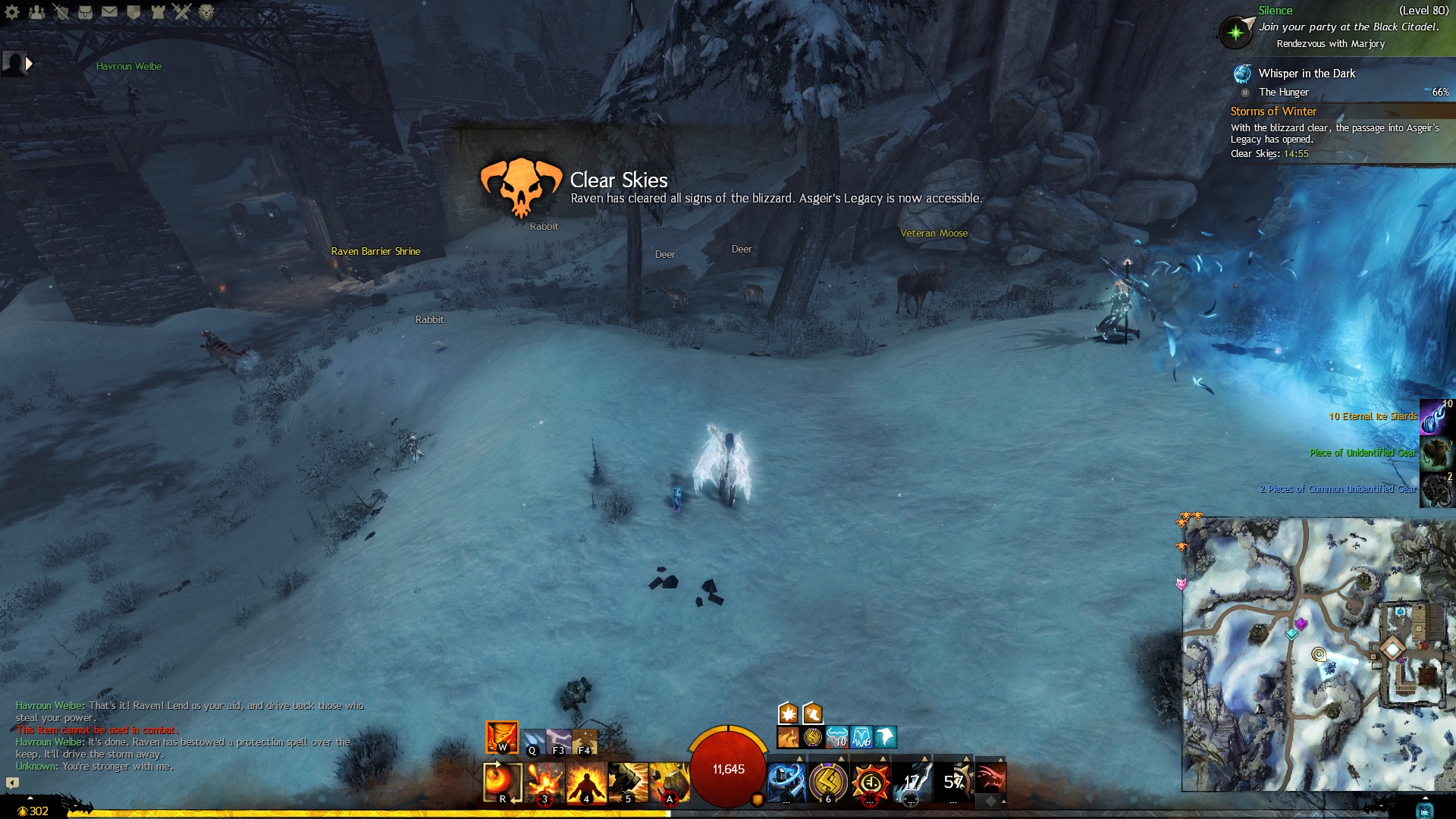The image size is (1456, 819).
Task: Open the World vs World castle icon
Action: tap(158, 11)
